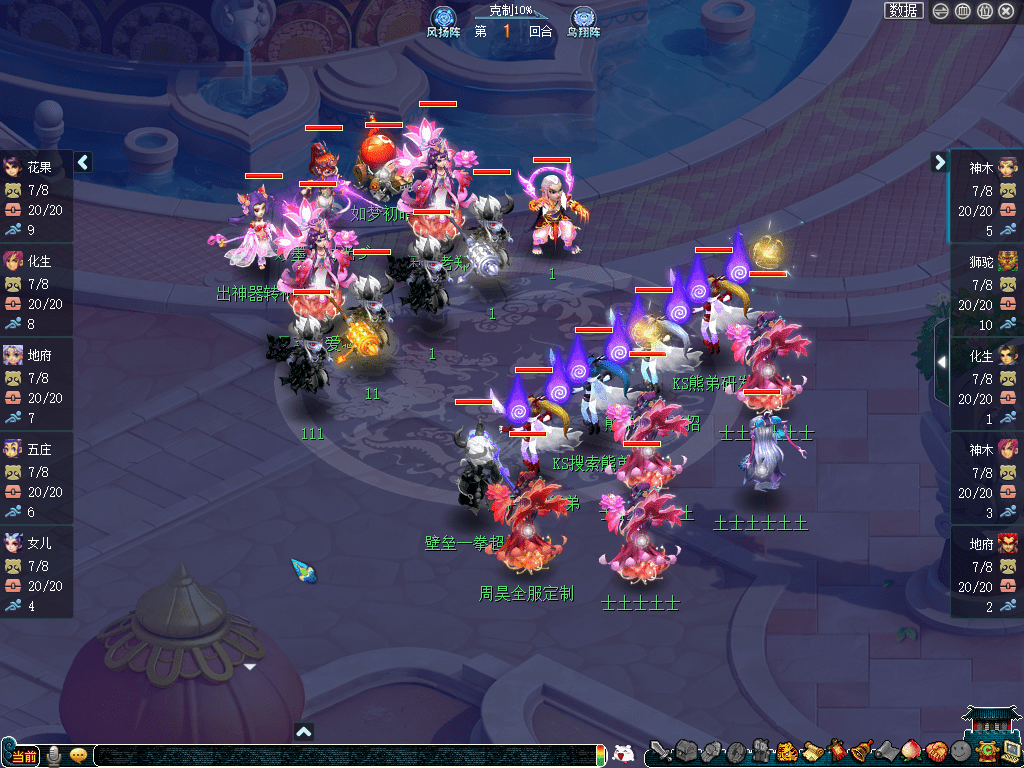Select the 五庄 team member row

(x=36, y=480)
